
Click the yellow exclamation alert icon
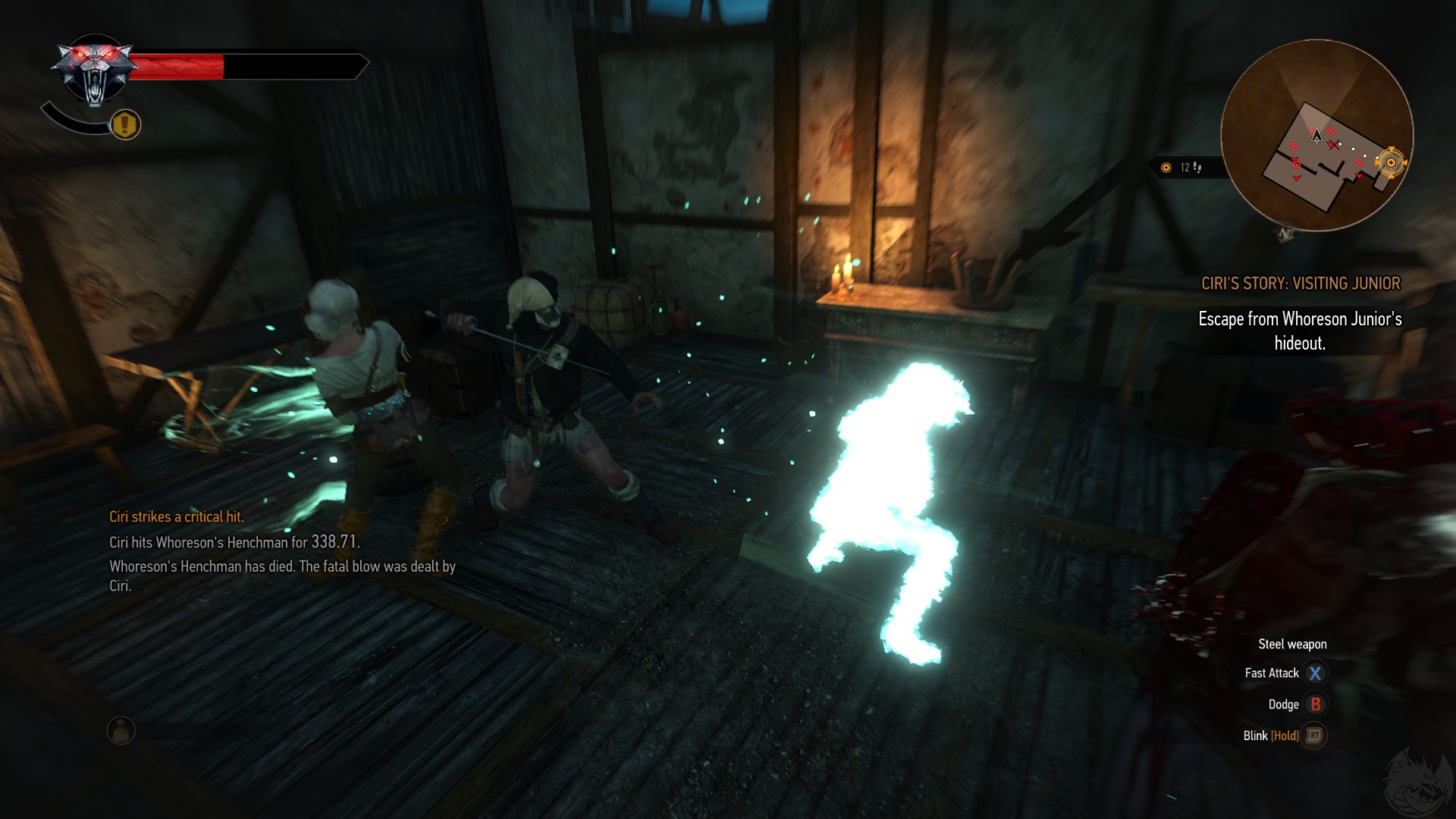[x=126, y=124]
